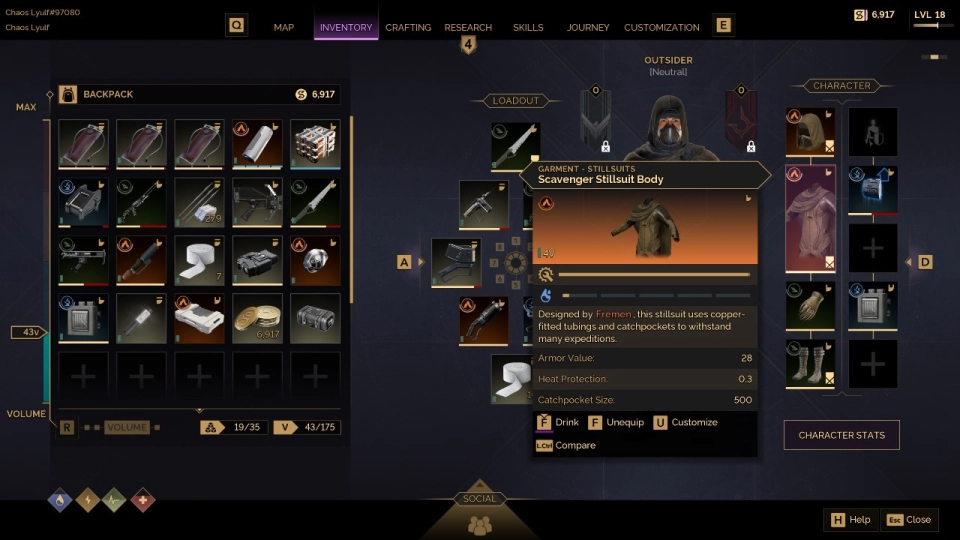
Task: Go to the Research tab
Action: point(468,27)
